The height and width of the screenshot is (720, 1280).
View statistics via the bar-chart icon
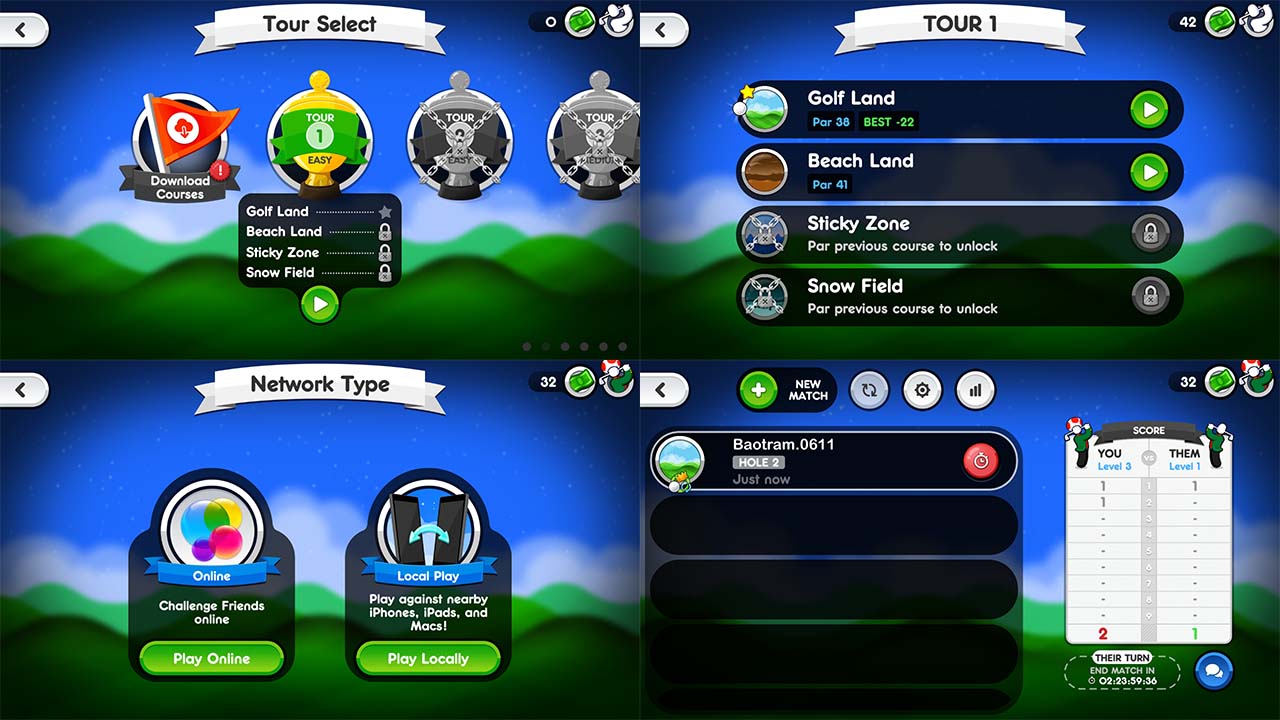[975, 390]
